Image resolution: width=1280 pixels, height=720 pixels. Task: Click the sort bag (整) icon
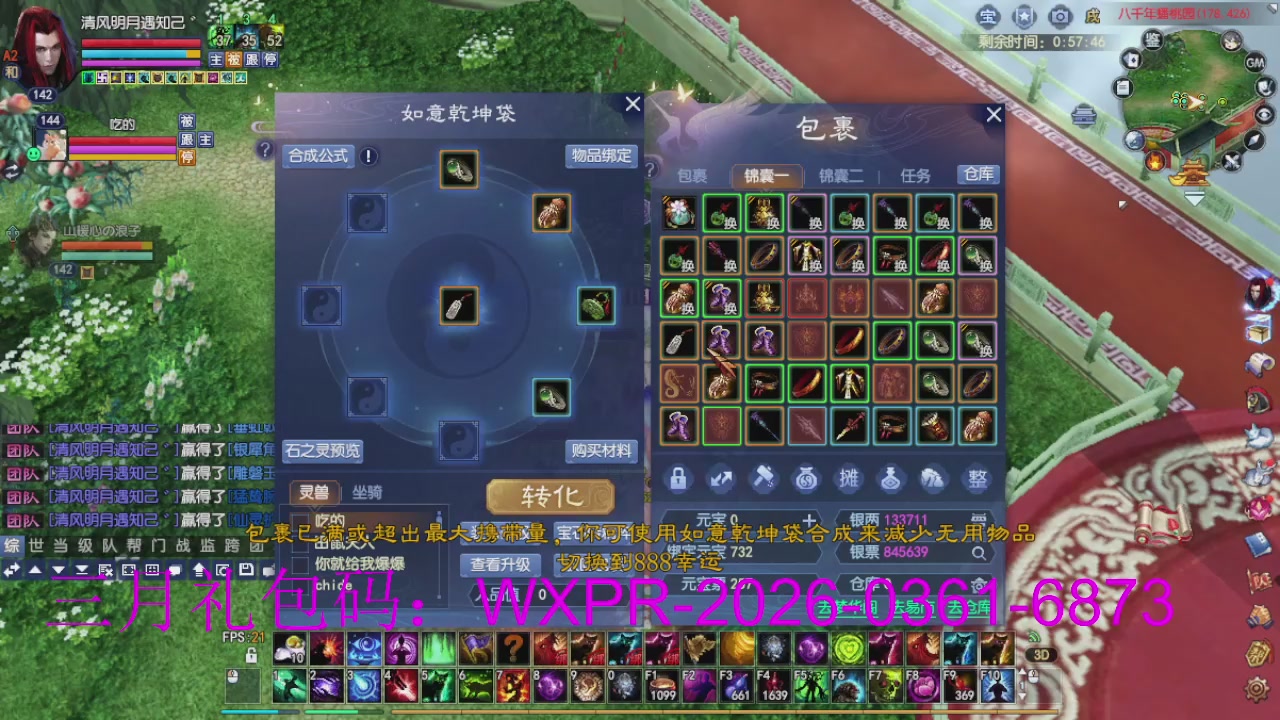[x=977, y=479]
